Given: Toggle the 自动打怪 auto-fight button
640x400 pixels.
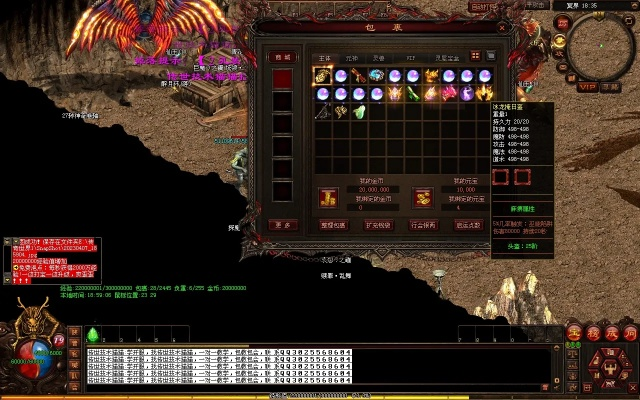Looking at the screenshot, I should click(x=484, y=5).
